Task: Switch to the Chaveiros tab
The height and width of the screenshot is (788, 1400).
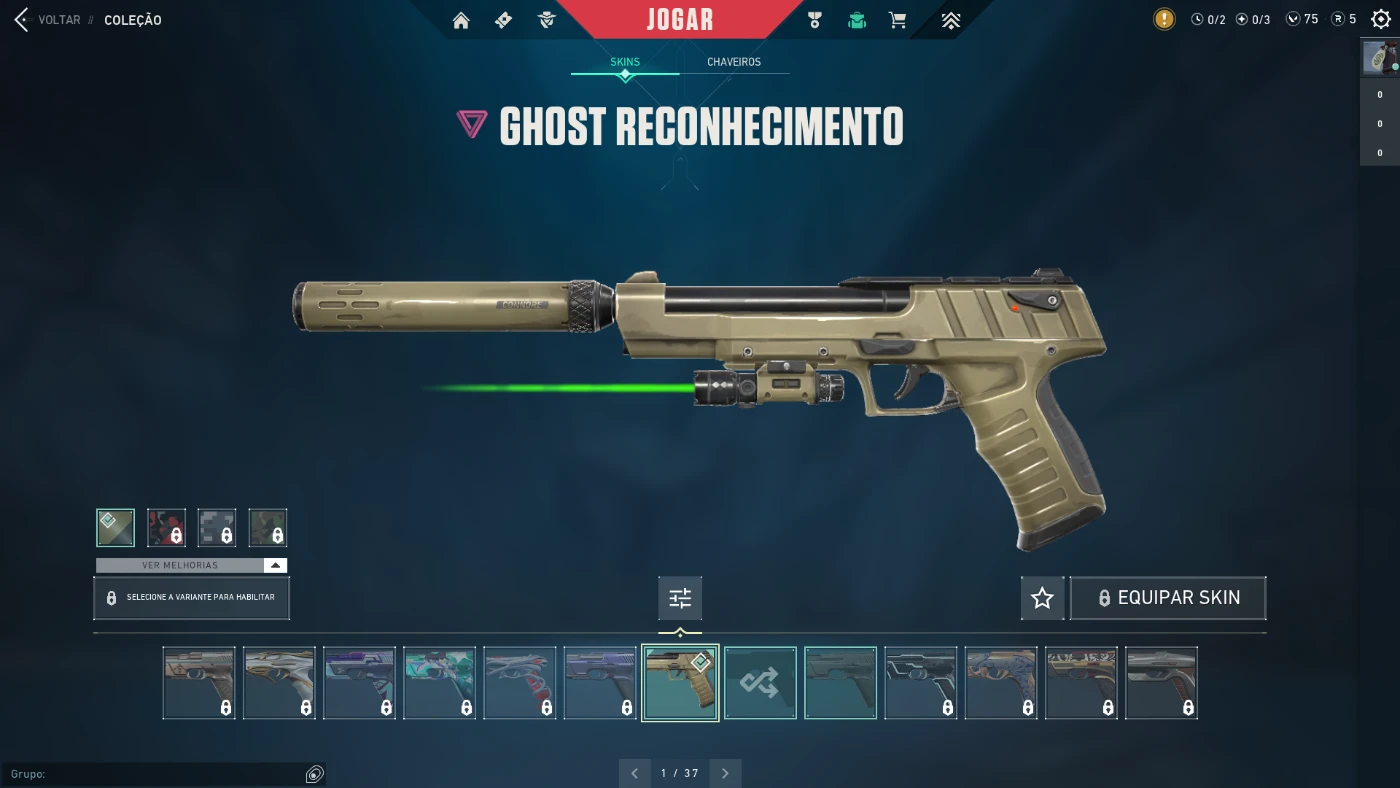Action: pyautogui.click(x=734, y=62)
